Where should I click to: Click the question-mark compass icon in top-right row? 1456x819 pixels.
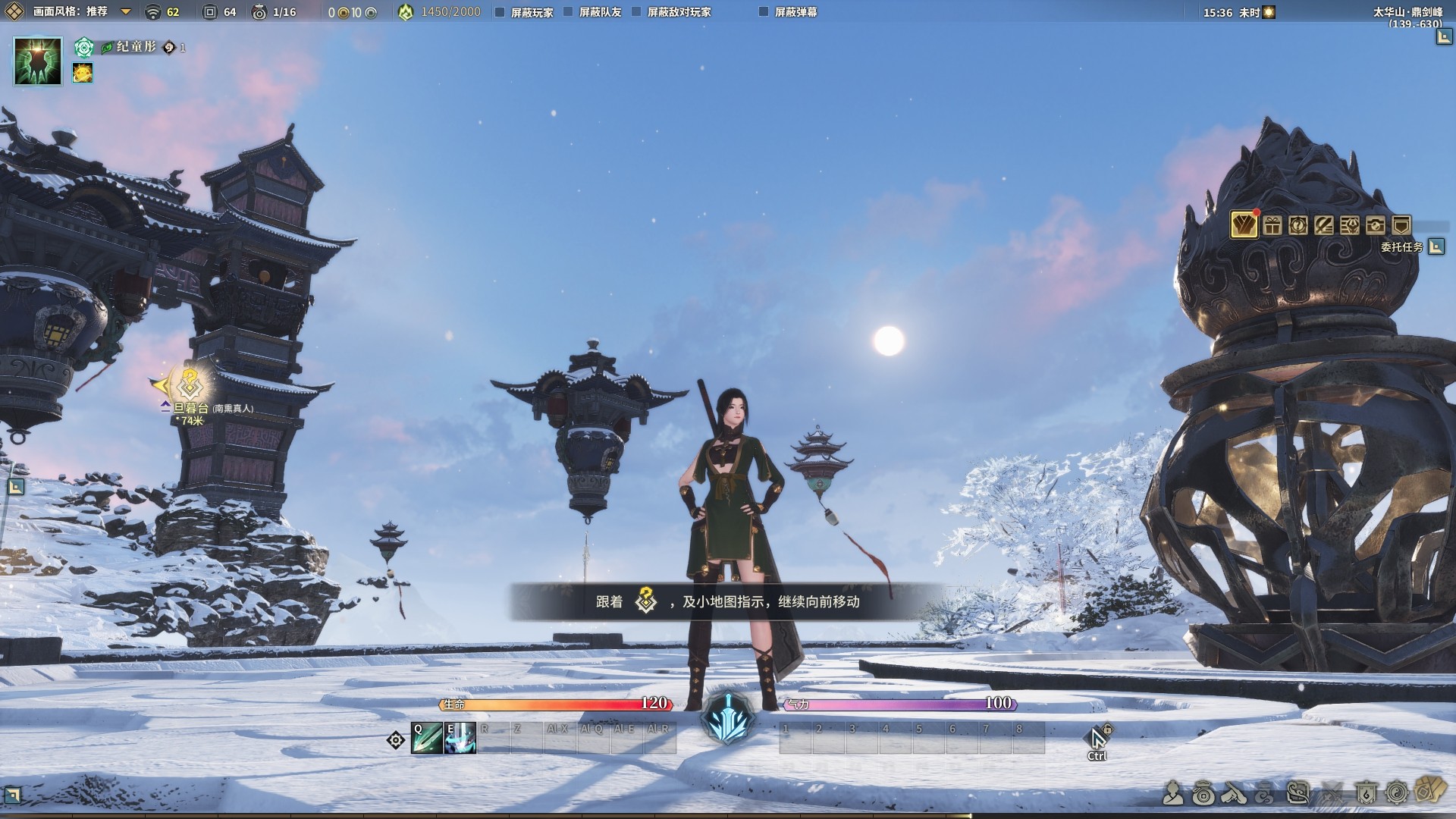(x=1298, y=224)
